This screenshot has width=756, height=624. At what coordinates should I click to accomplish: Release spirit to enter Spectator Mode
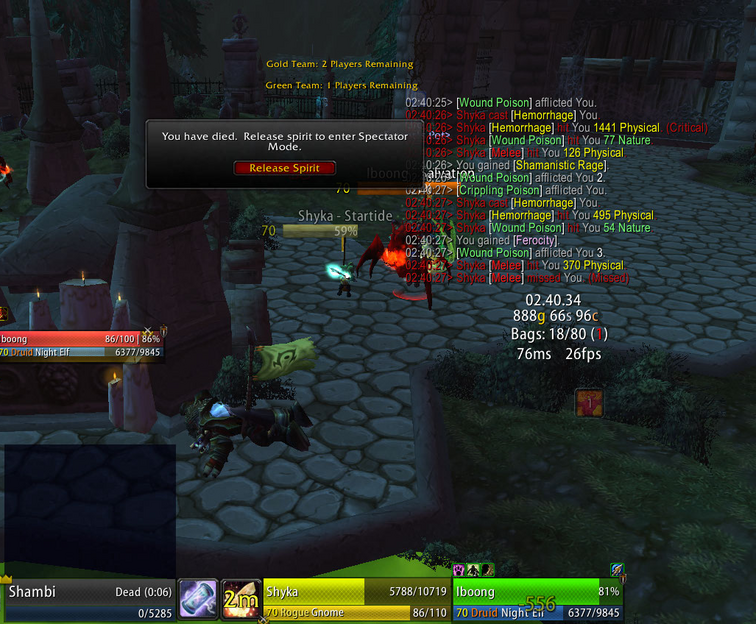(x=284, y=168)
